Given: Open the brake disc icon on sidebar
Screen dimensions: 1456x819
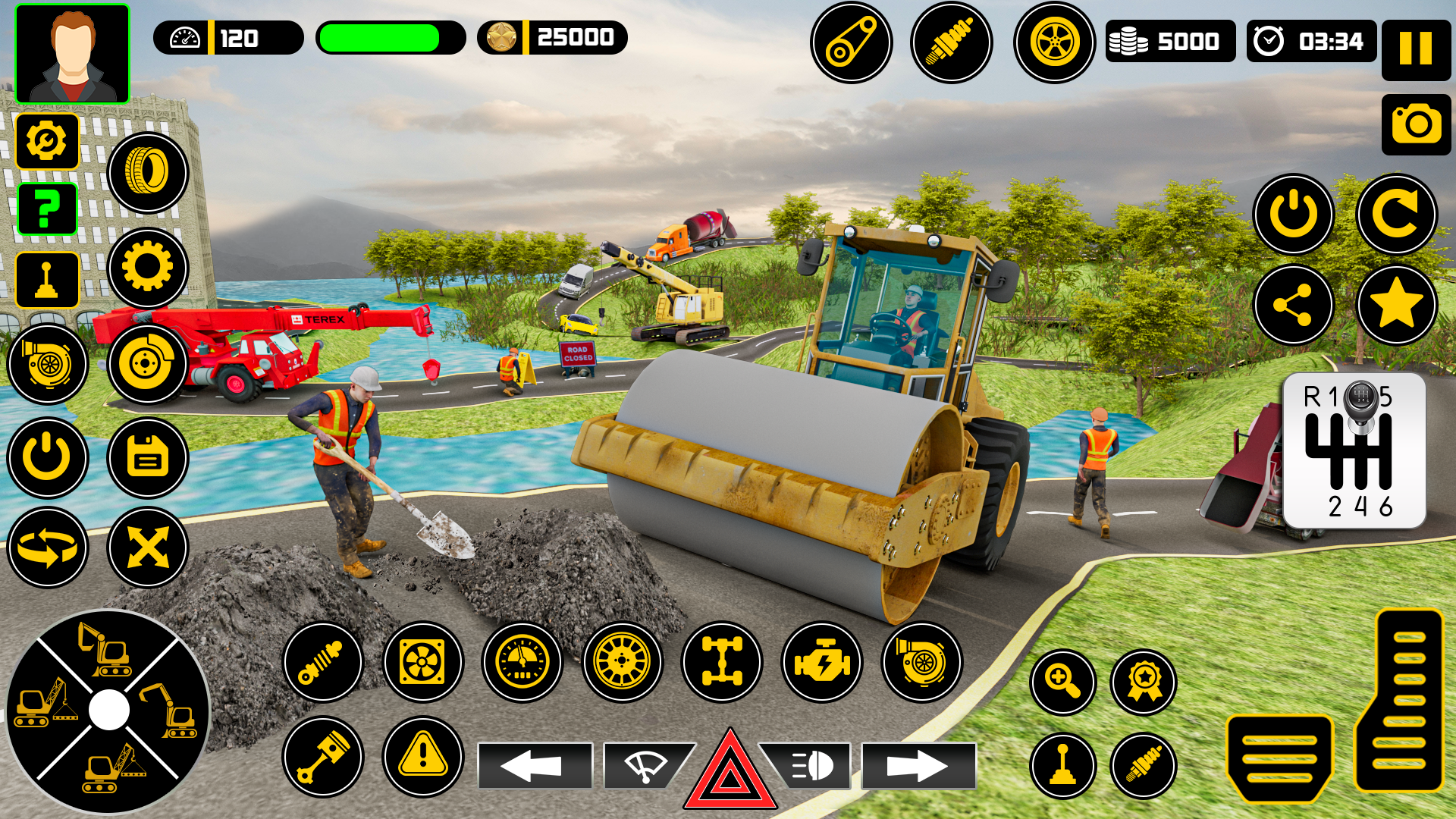Looking at the screenshot, I should click(x=146, y=364).
